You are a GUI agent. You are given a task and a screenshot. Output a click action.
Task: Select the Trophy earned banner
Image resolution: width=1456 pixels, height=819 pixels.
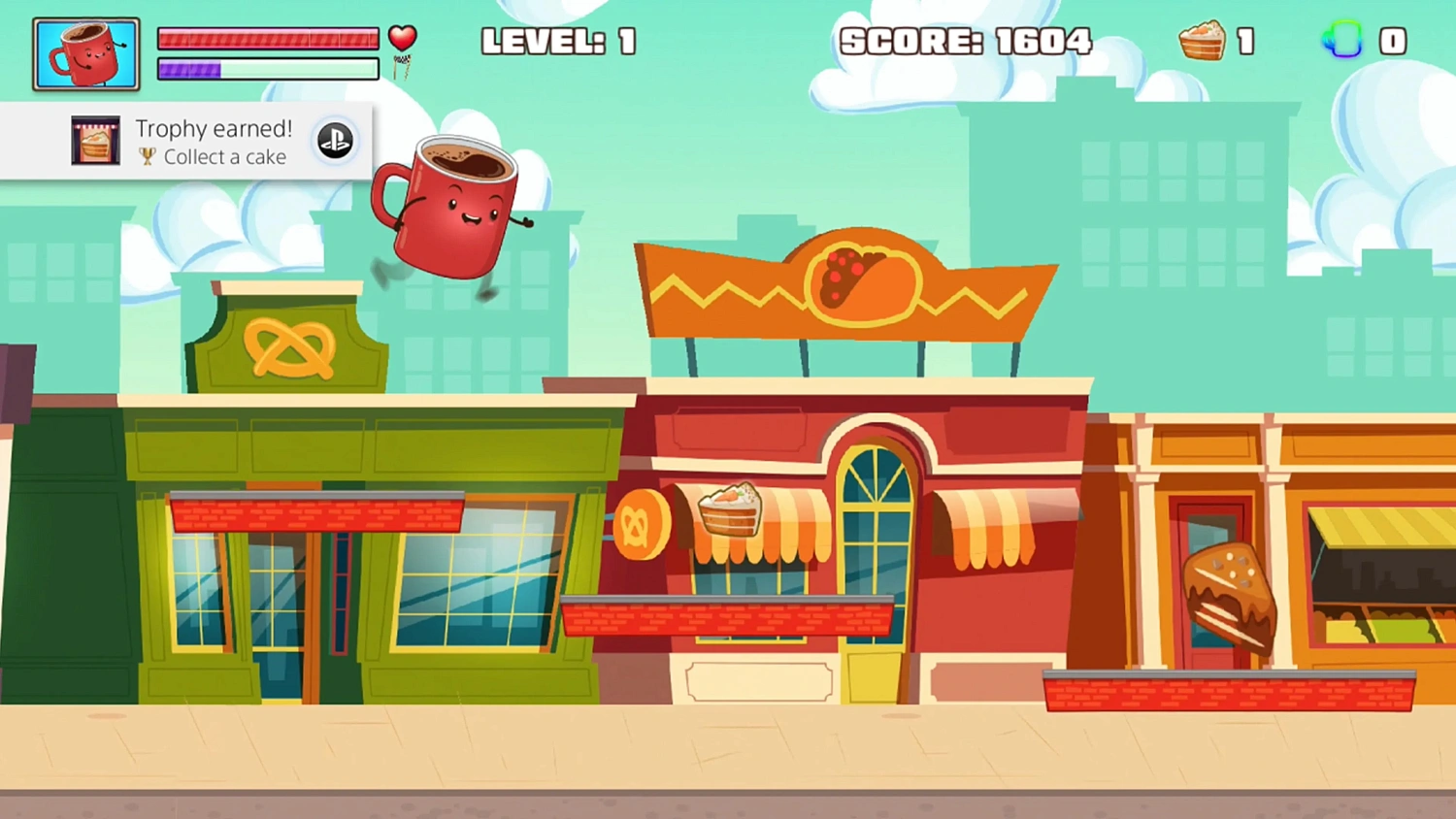click(214, 128)
